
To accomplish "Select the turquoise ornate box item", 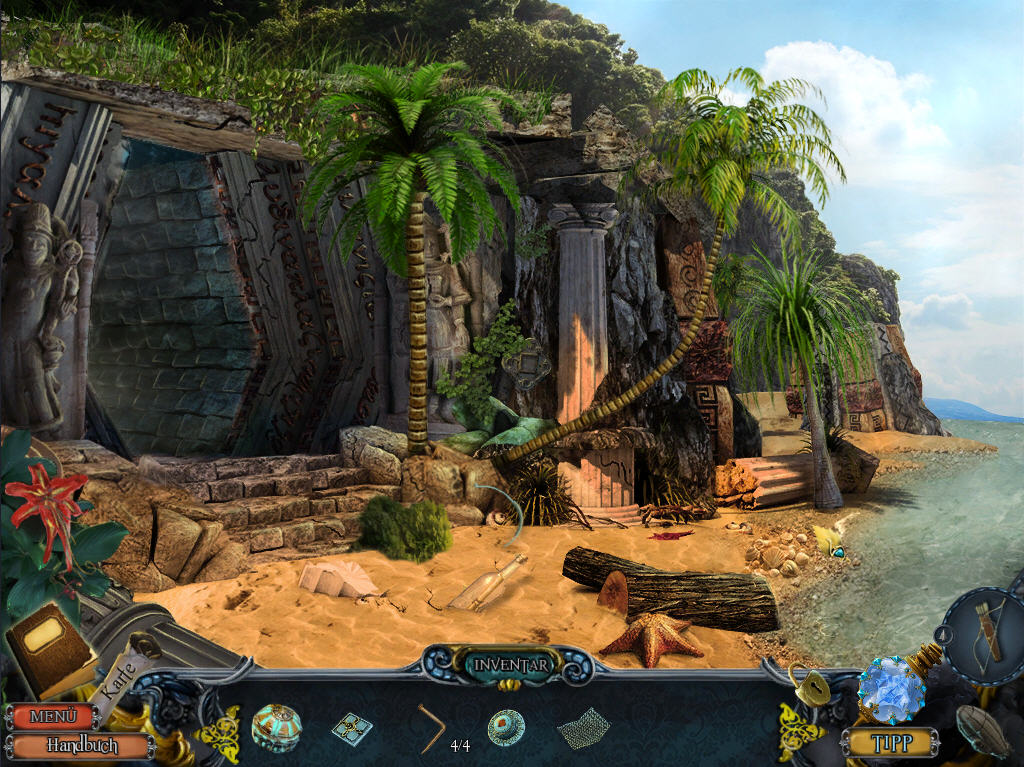I will click(x=277, y=726).
